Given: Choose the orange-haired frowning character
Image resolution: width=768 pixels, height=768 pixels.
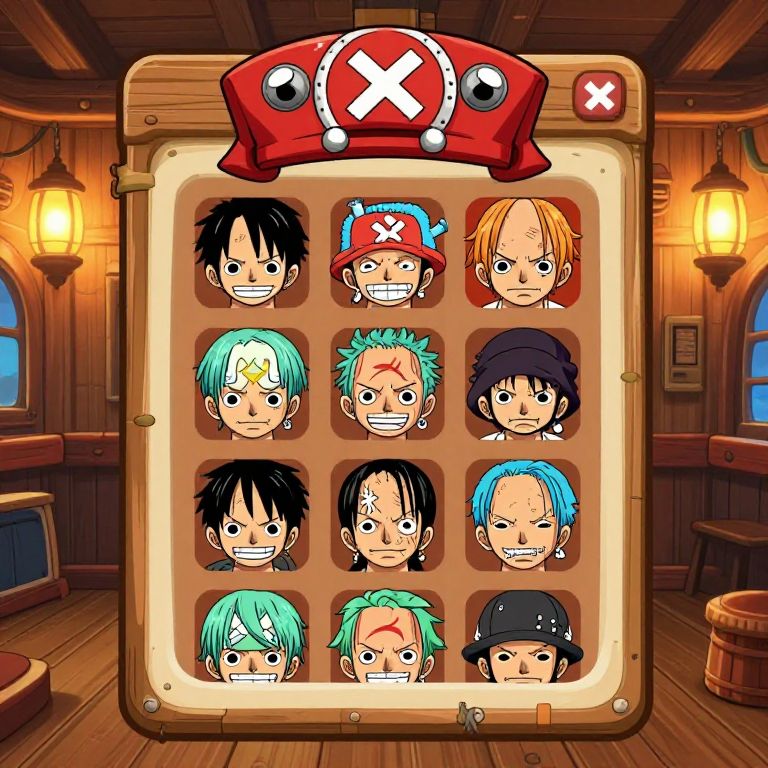Looking at the screenshot, I should click(x=522, y=252).
